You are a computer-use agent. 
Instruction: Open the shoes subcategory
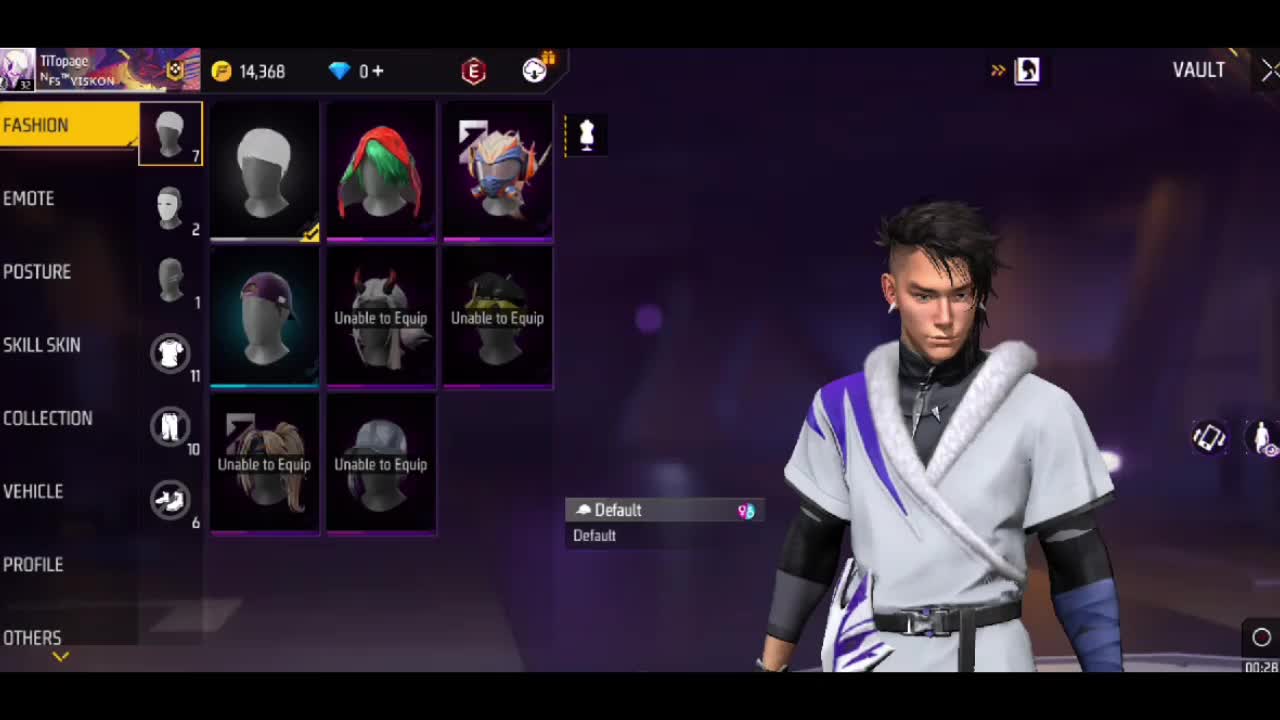pyautogui.click(x=170, y=499)
